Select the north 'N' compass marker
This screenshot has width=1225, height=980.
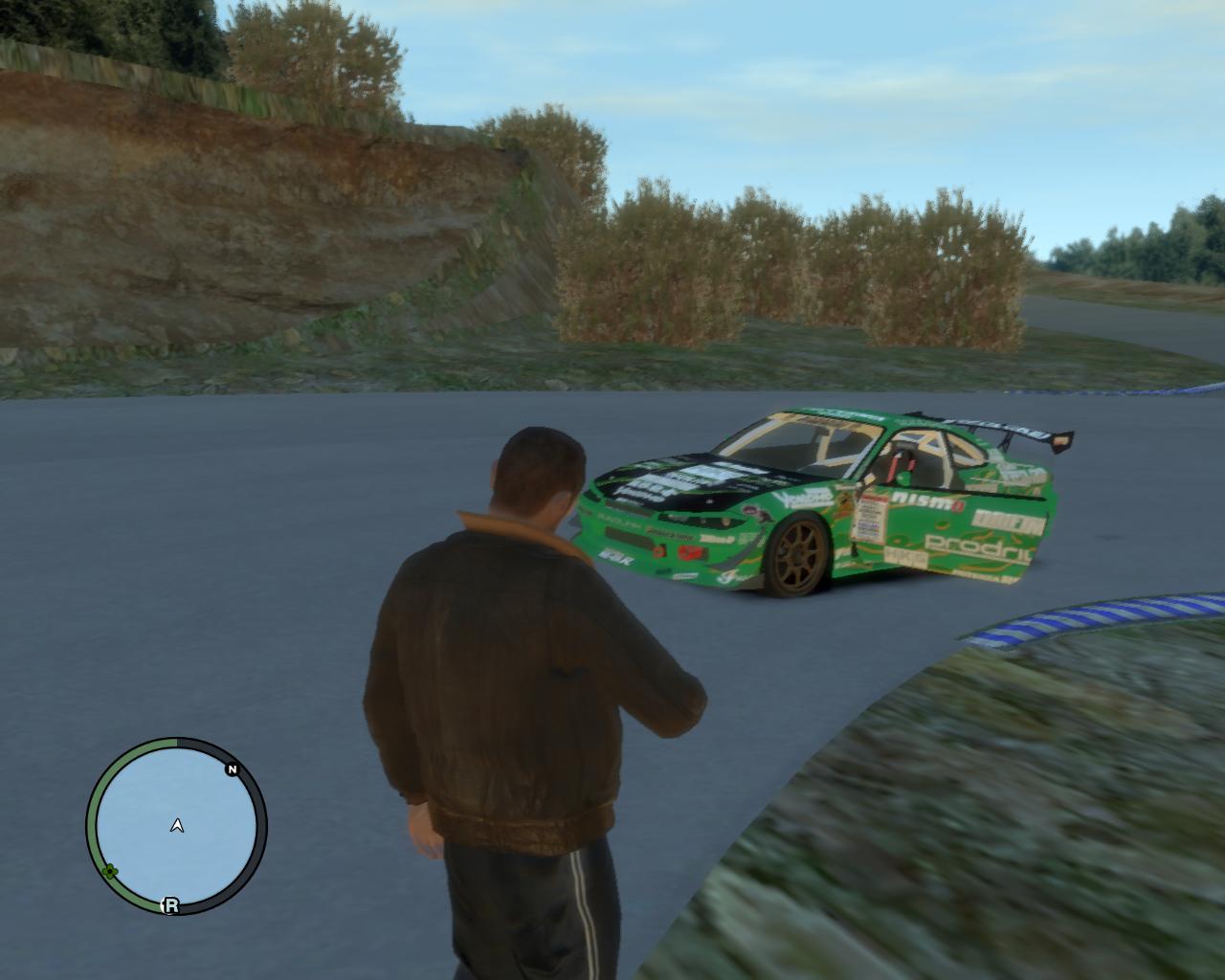pyautogui.click(x=232, y=768)
